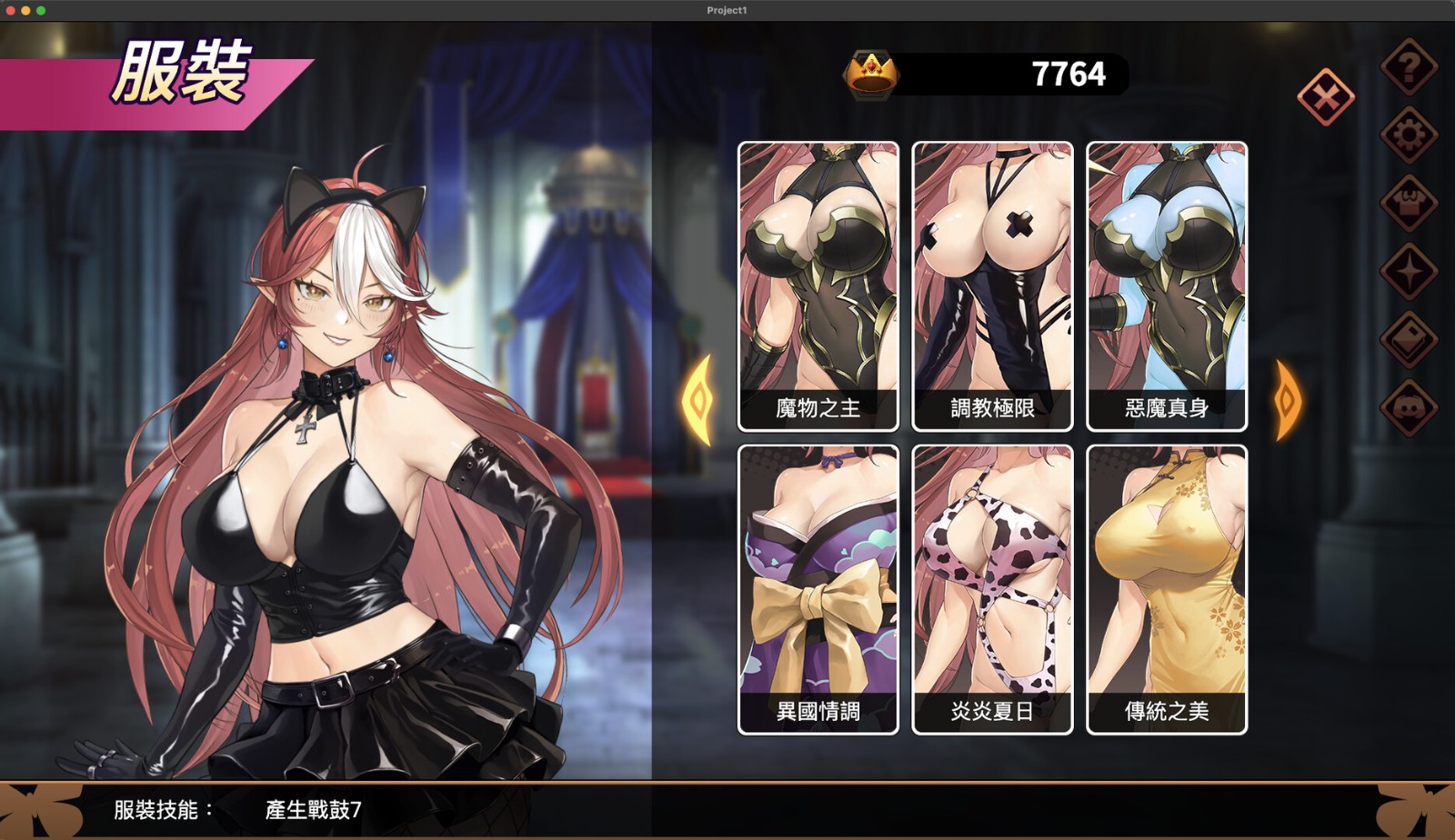
Task: Click the crown currency icon
Action: pos(872,75)
